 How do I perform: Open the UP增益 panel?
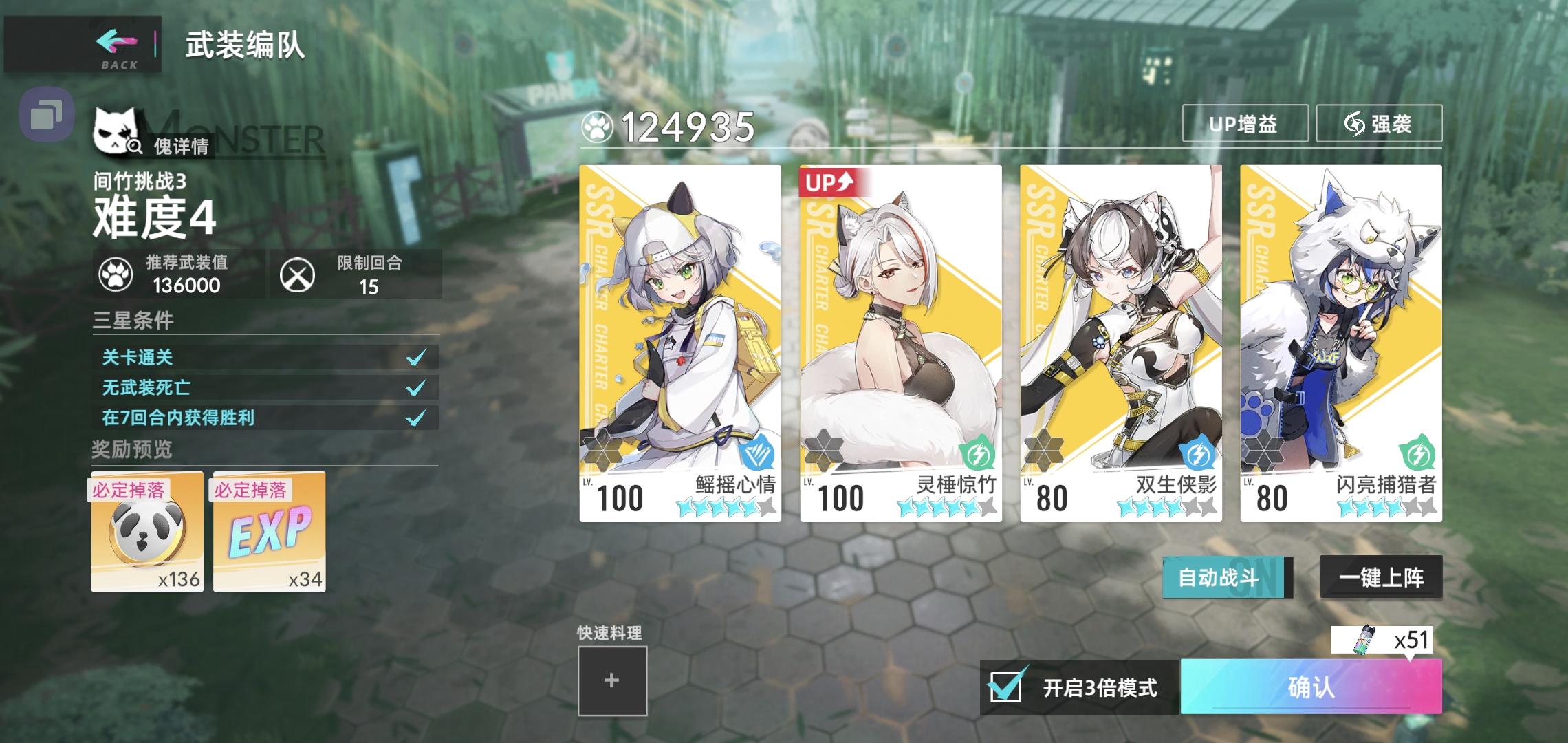[1243, 124]
